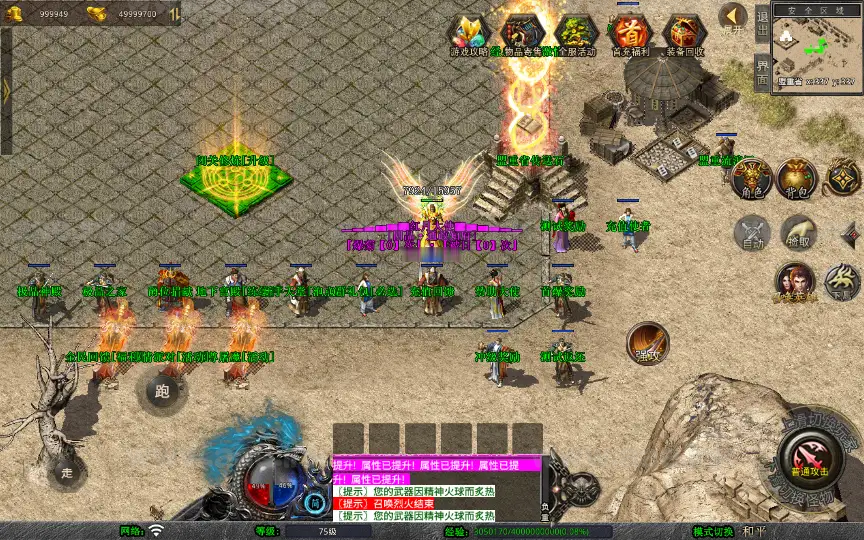Open the 装备回收 equipment recycling chest
The width and height of the screenshot is (864, 540).
click(685, 33)
